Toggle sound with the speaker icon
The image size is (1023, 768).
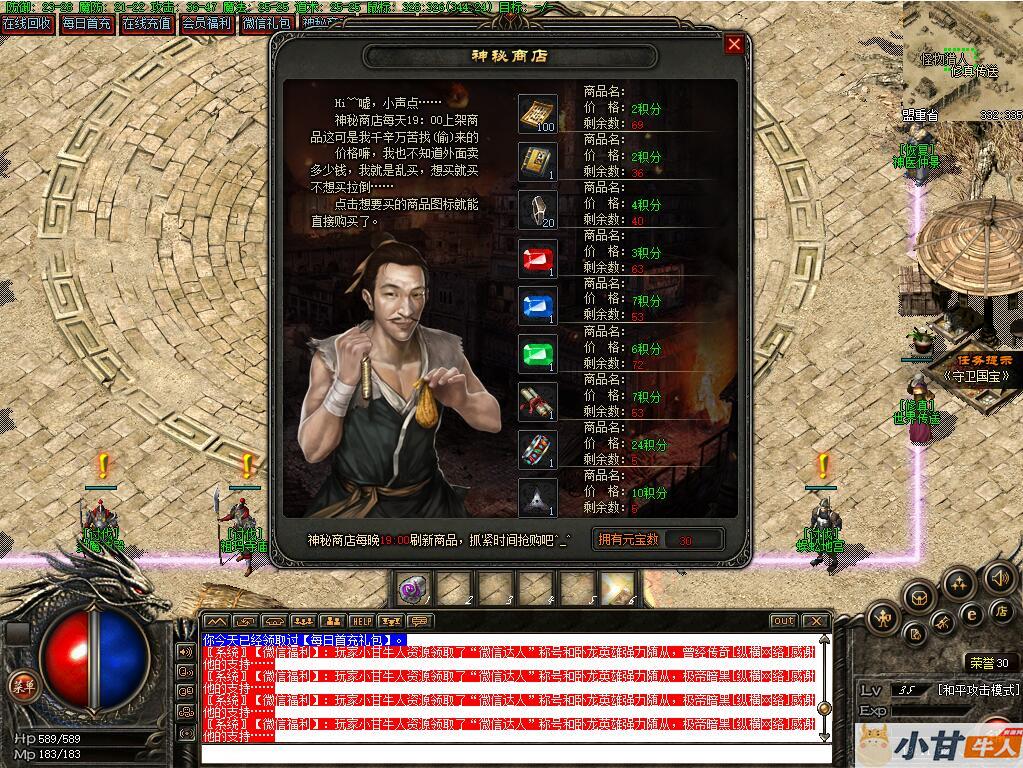[998, 578]
